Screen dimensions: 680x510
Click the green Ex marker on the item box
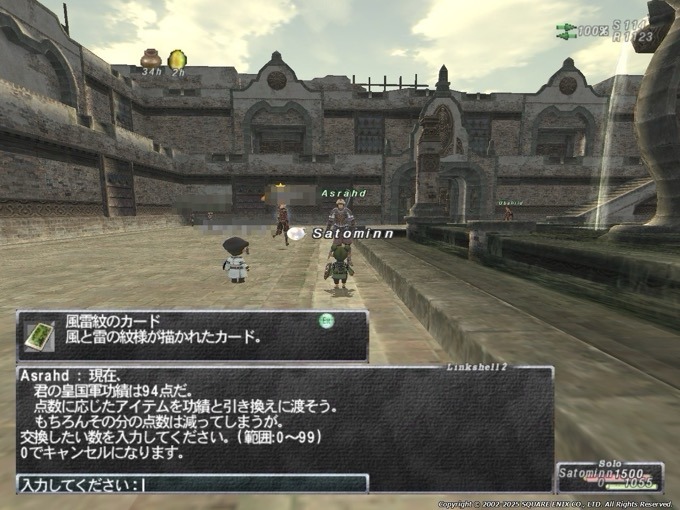325,321
